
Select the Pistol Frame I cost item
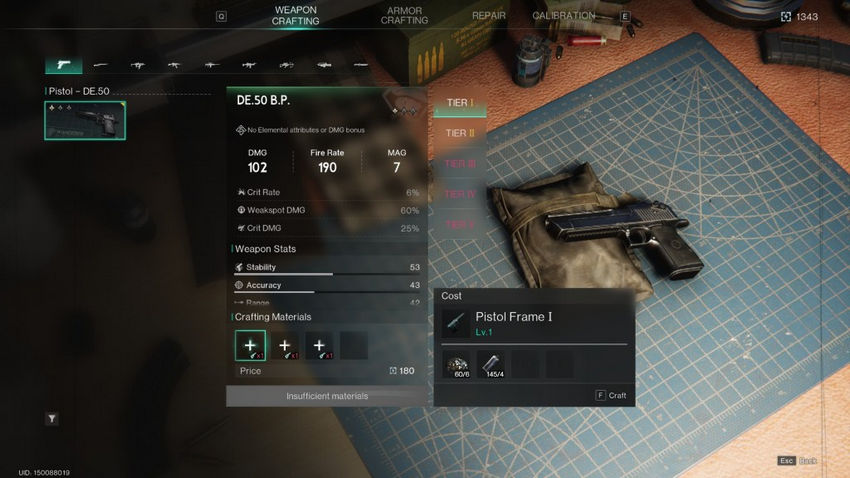click(x=513, y=323)
